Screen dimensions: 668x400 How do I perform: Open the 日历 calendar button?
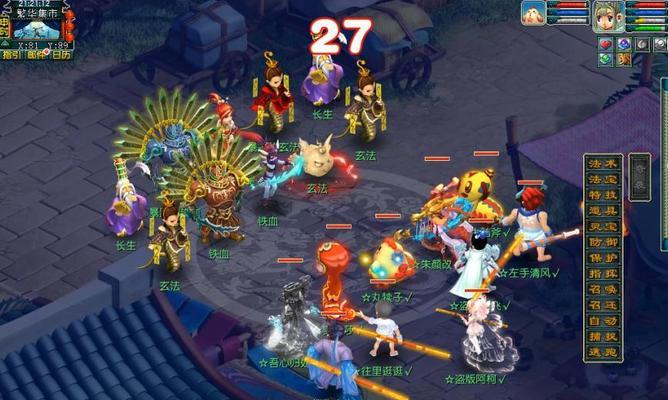click(61, 55)
